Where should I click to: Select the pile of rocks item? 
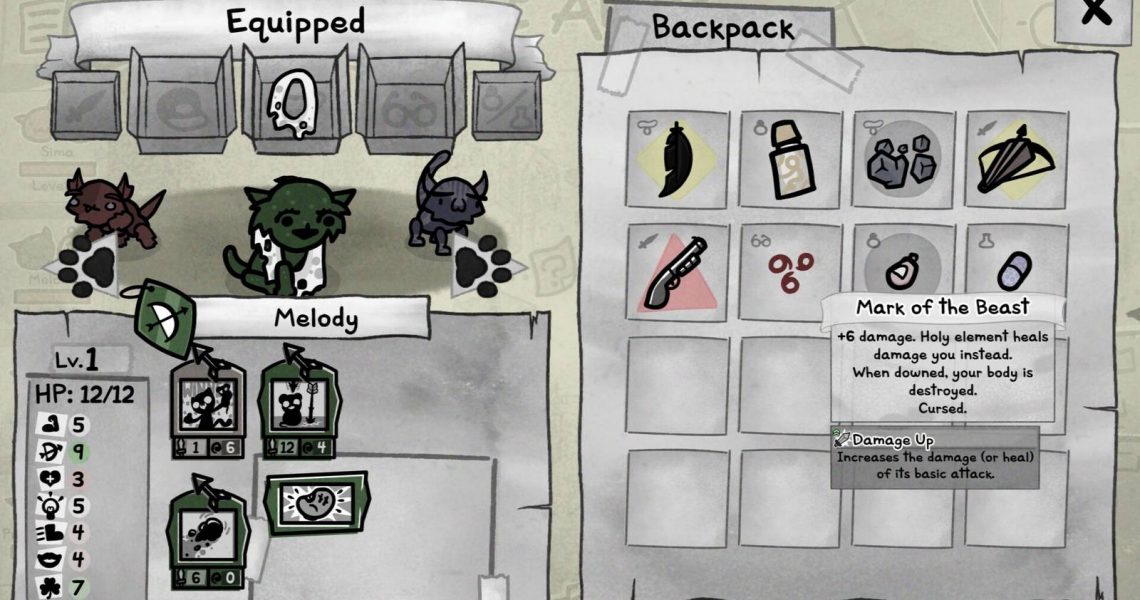pos(904,160)
